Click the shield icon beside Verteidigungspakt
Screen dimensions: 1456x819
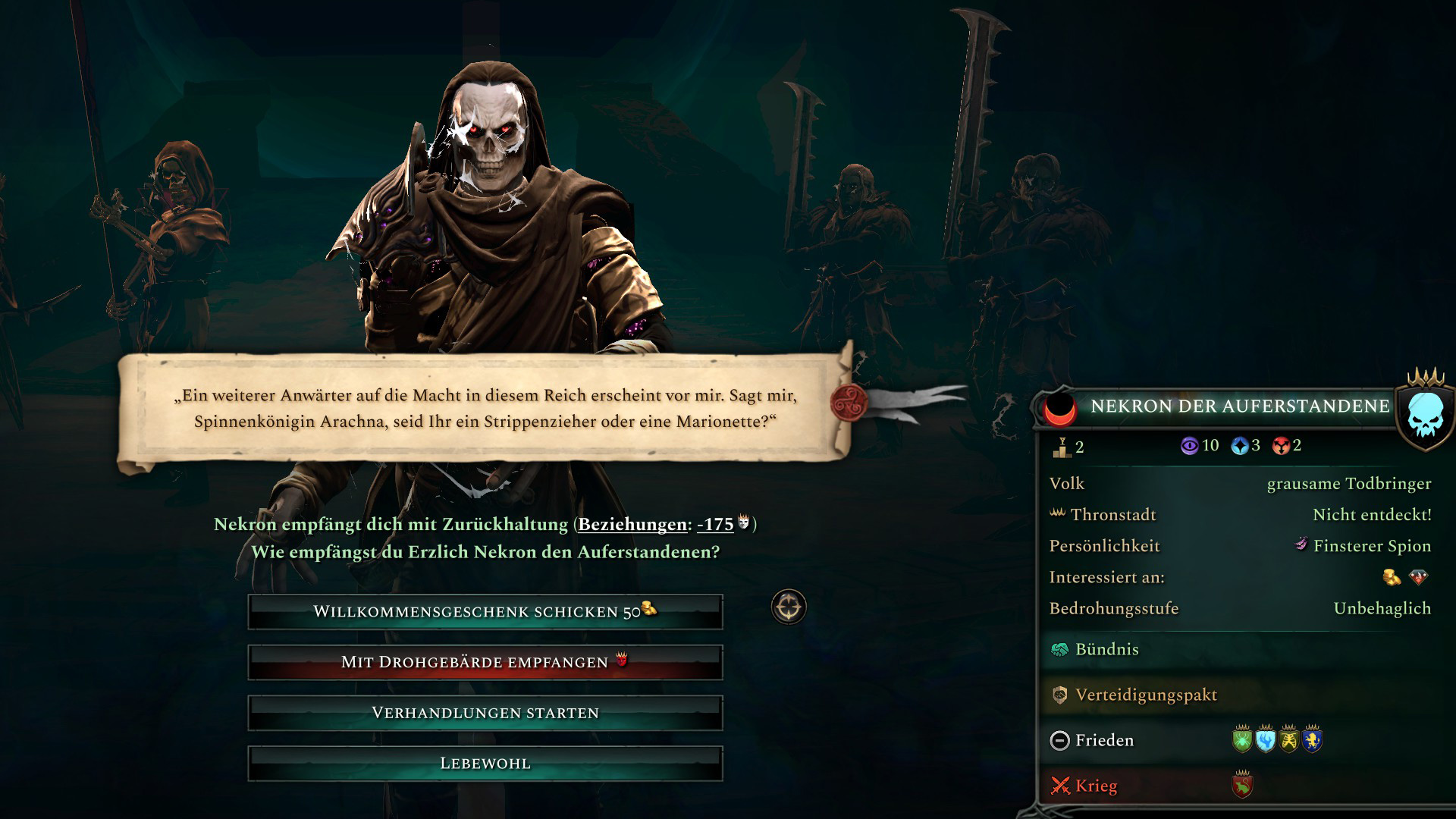tap(1059, 695)
